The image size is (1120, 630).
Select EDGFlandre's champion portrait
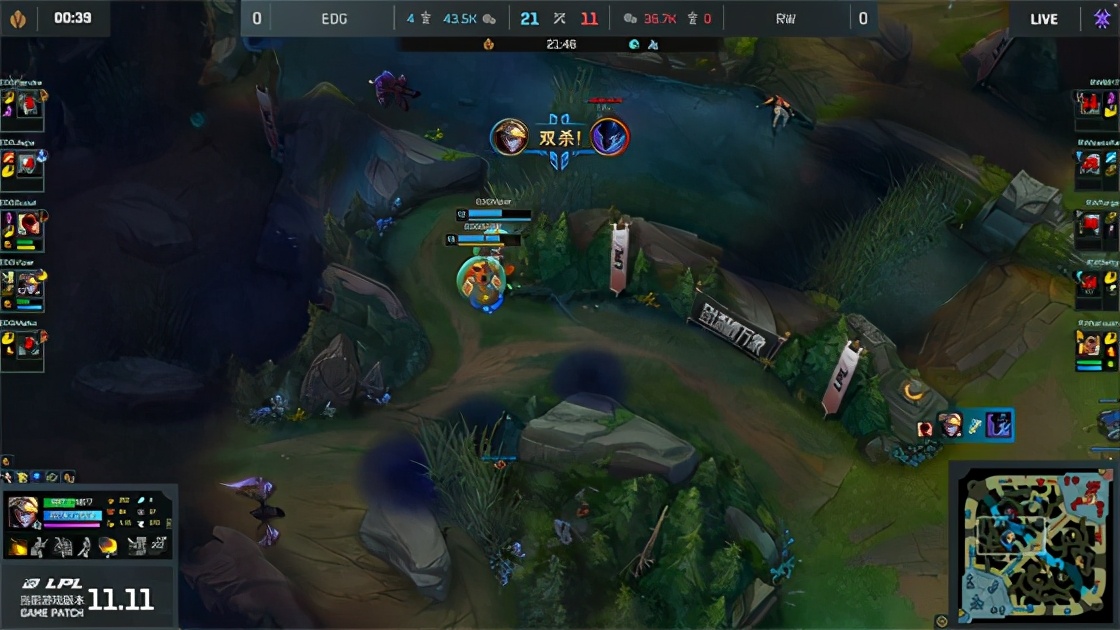pos(29,104)
